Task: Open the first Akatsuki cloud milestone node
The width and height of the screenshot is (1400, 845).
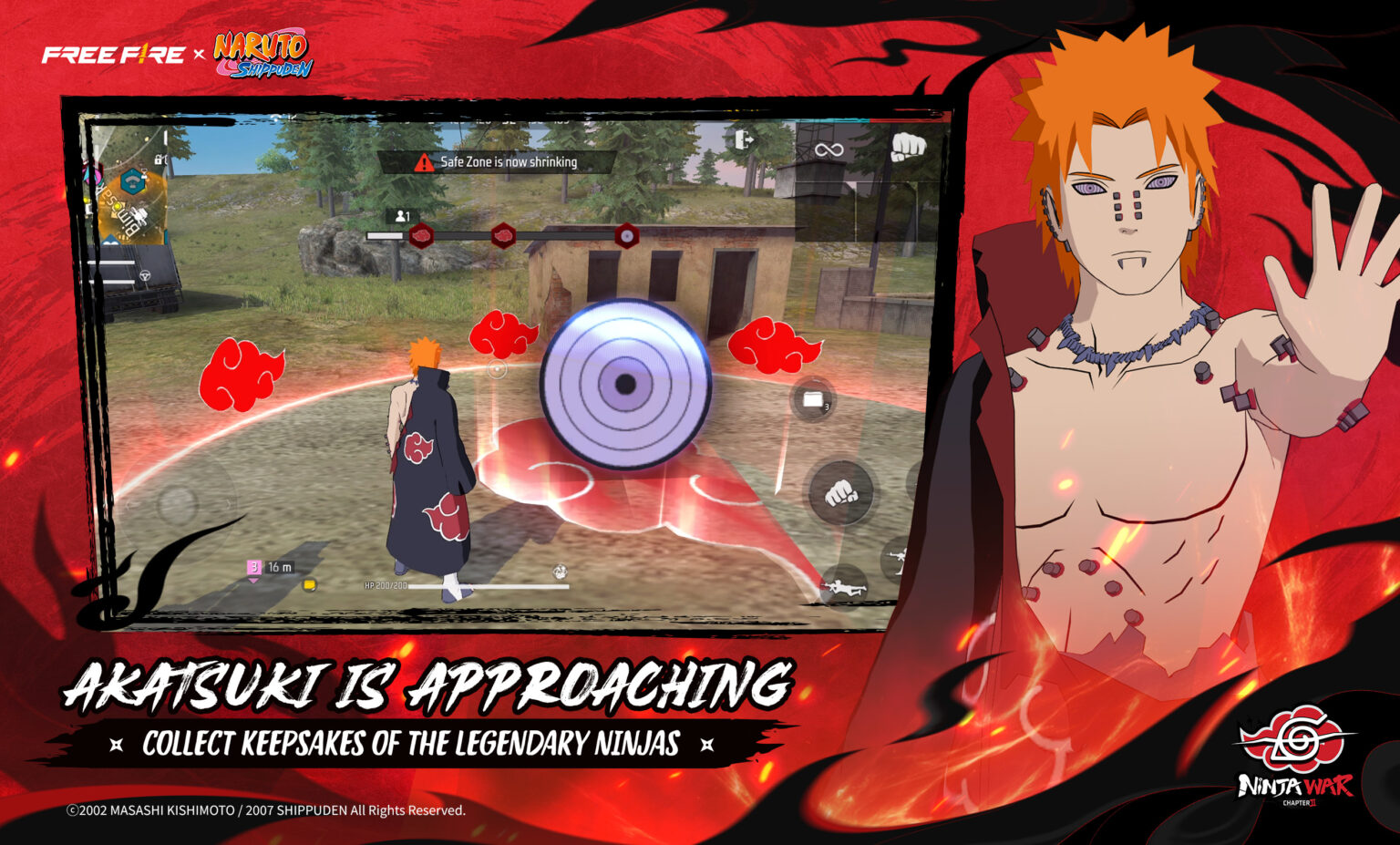Action: pyautogui.click(x=422, y=235)
